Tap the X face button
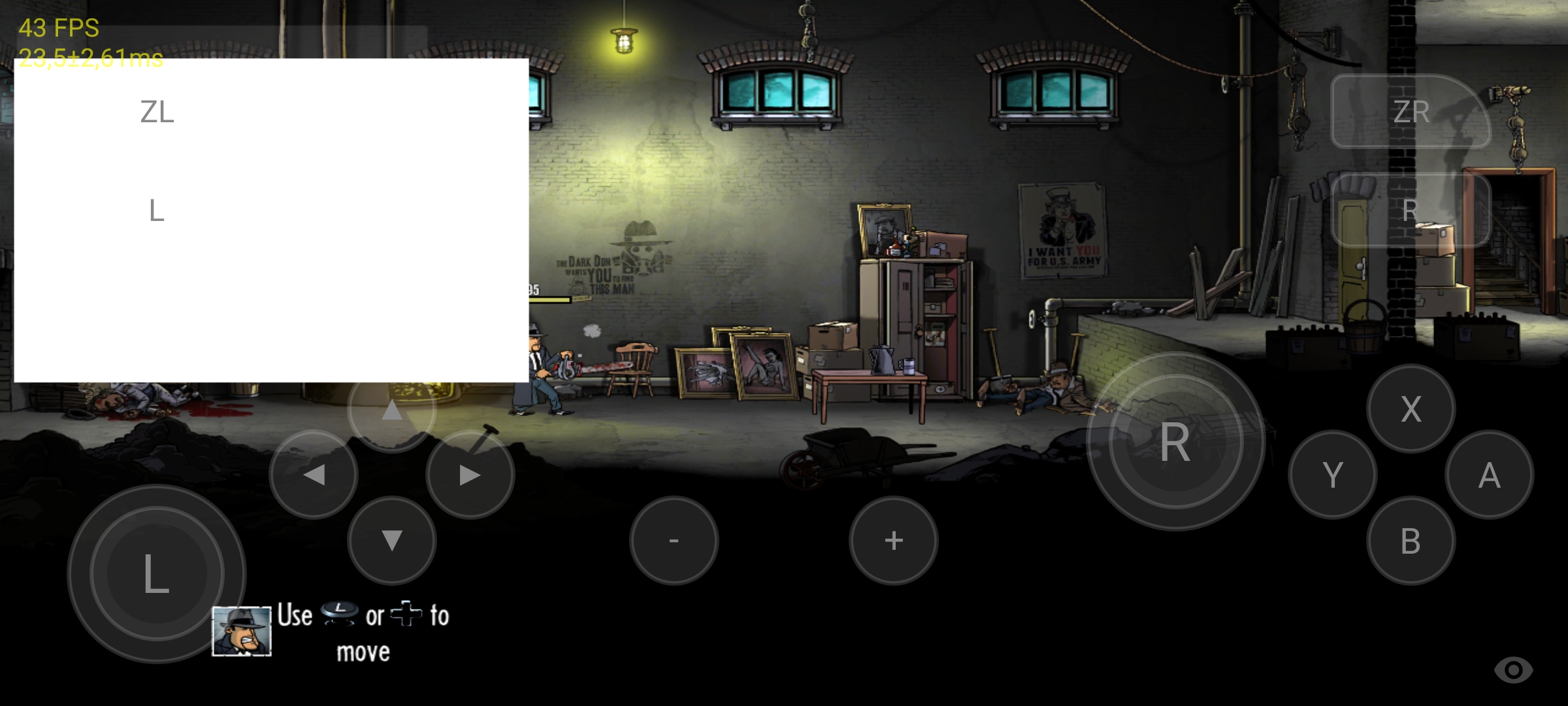1568x706 pixels. click(1411, 409)
